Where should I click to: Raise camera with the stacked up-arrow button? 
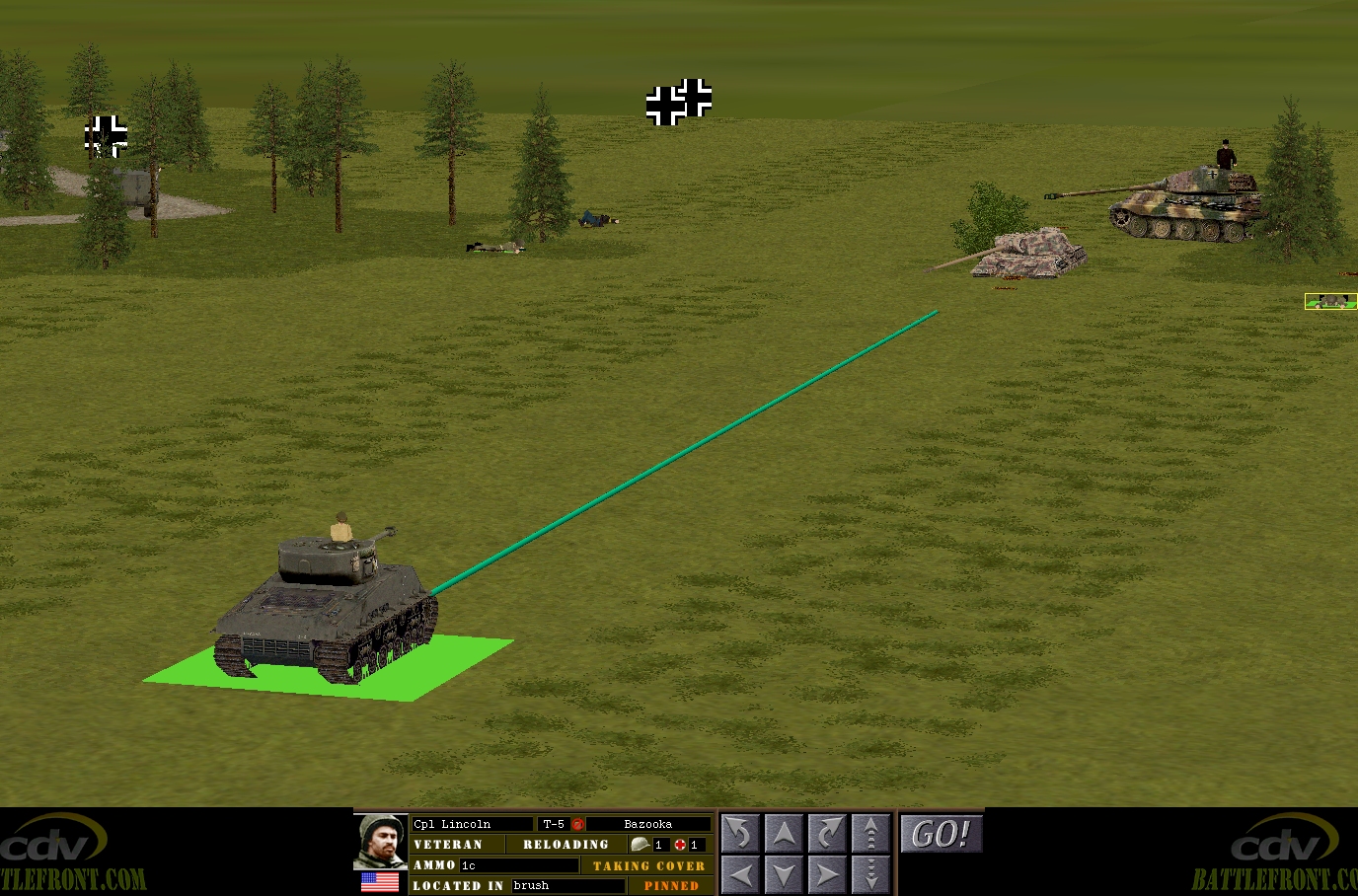[870, 834]
